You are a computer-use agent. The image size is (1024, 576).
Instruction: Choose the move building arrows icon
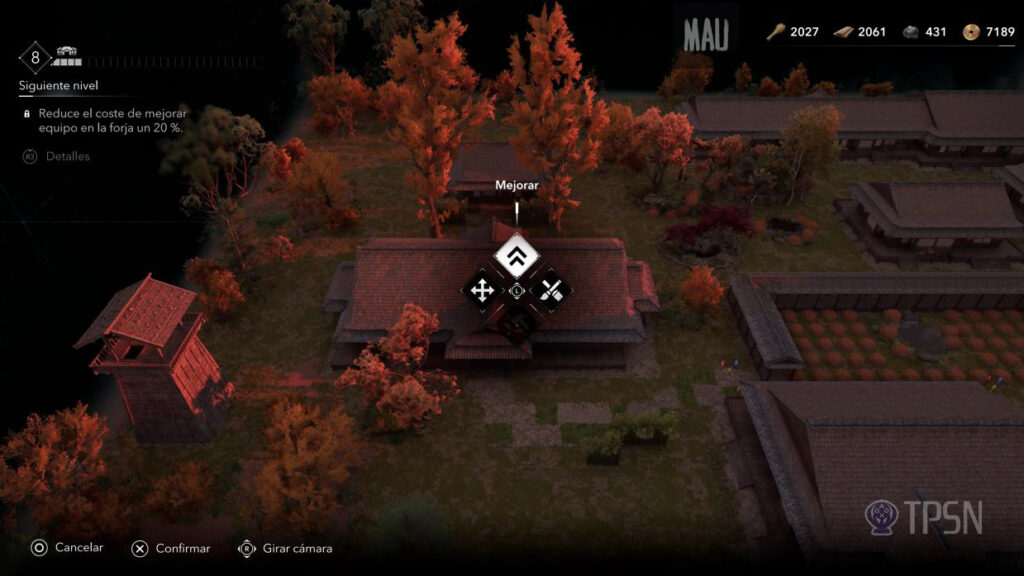(482, 291)
